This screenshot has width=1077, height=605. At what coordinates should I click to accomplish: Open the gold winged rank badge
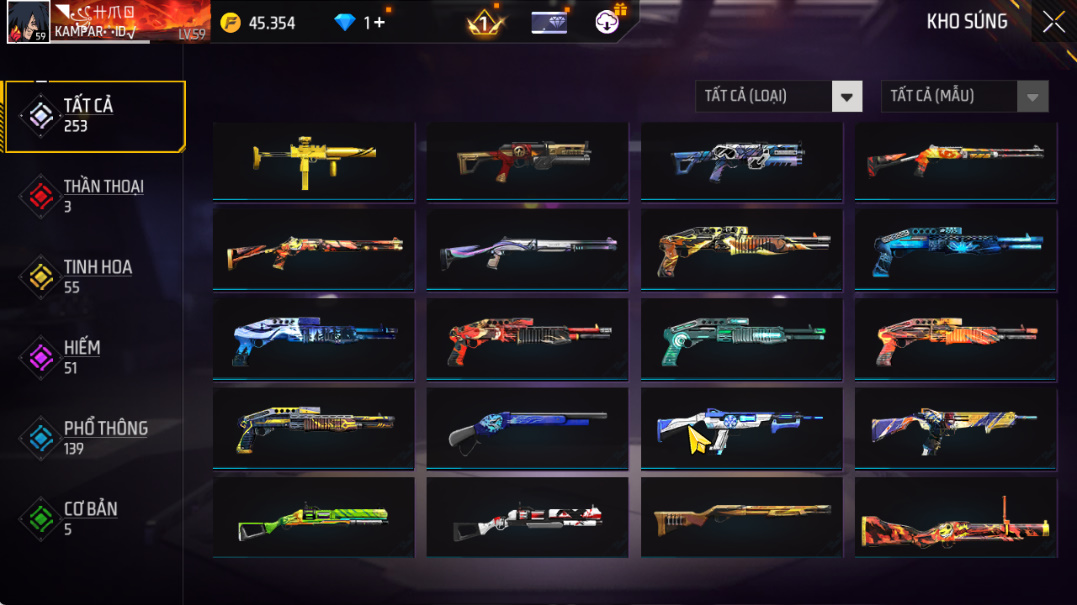486,23
